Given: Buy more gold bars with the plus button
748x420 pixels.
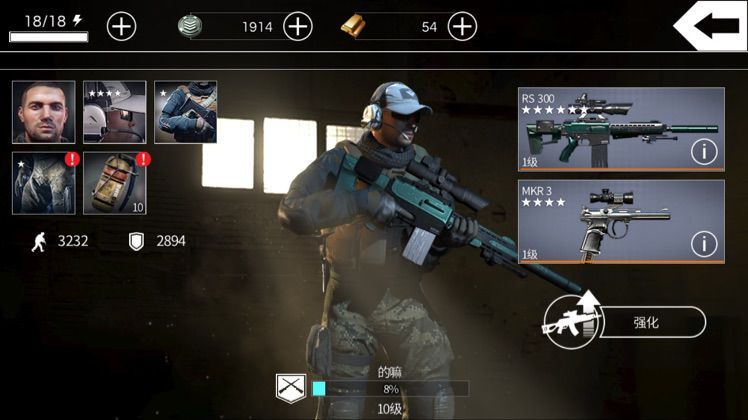Looking at the screenshot, I should tap(462, 26).
